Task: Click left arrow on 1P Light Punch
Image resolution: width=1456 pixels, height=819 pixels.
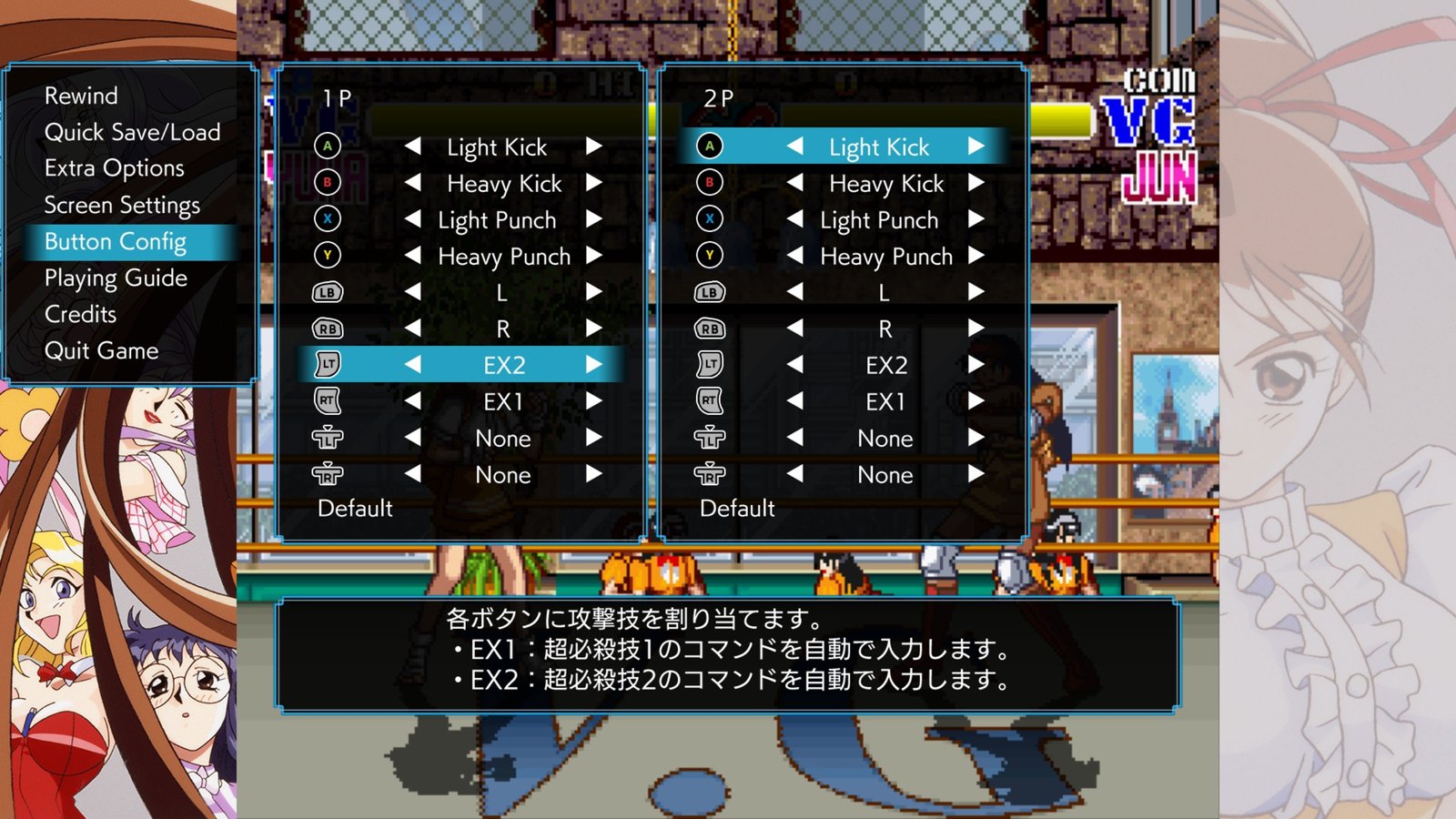Action: (412, 219)
